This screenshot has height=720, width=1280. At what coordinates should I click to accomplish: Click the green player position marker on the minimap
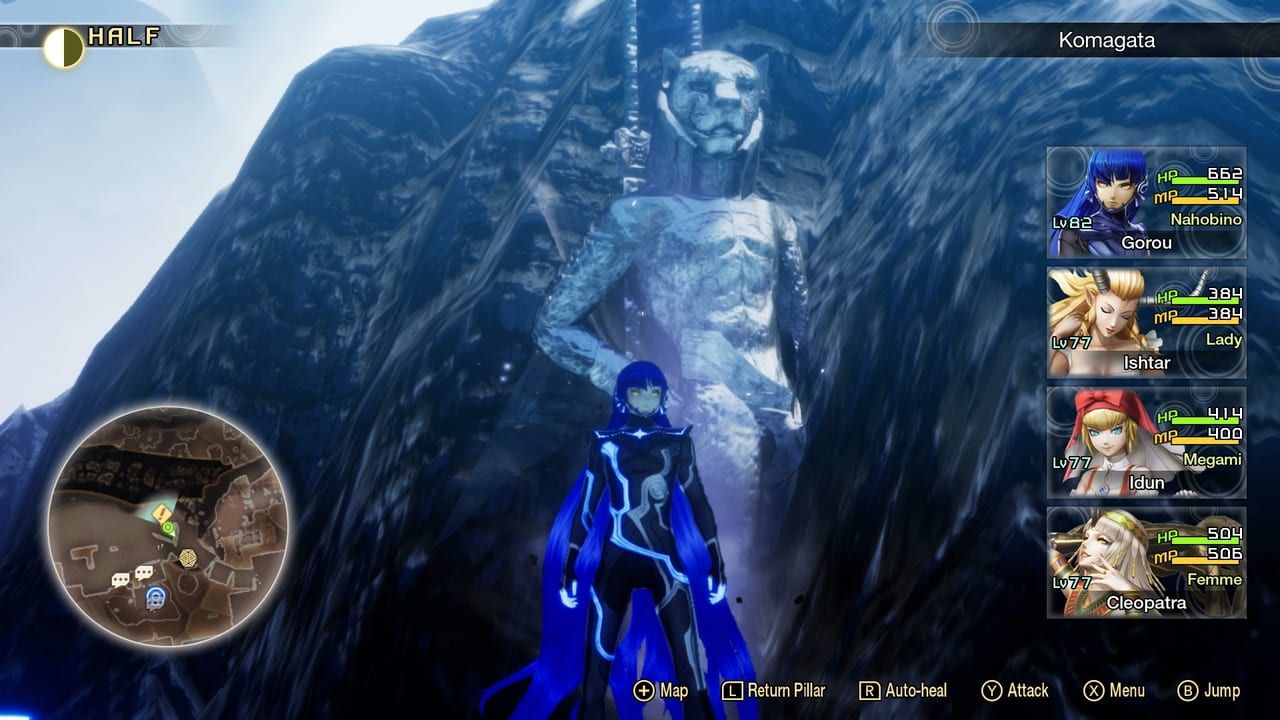point(168,527)
